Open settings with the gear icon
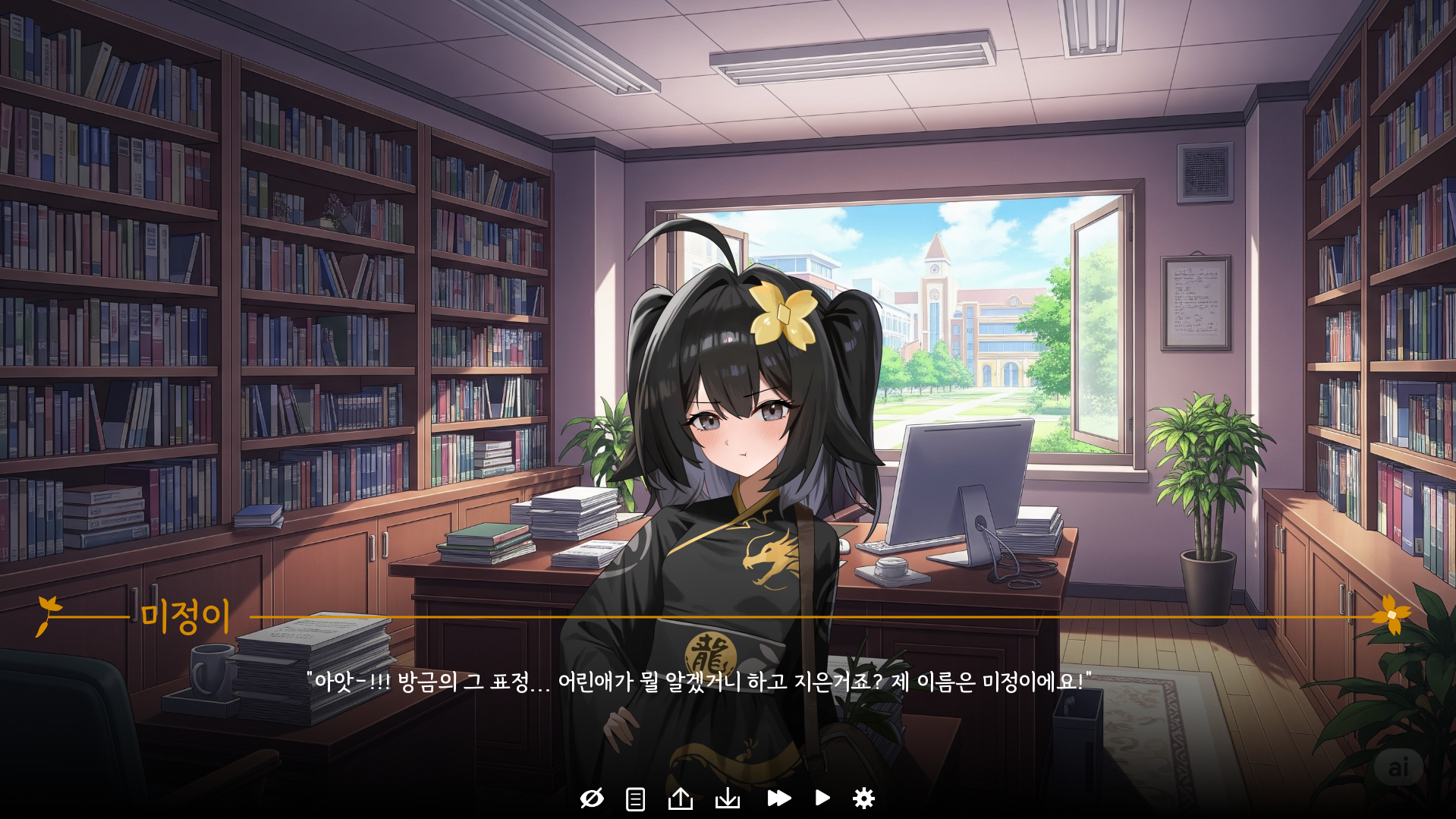The width and height of the screenshot is (1456, 819). coord(865,799)
